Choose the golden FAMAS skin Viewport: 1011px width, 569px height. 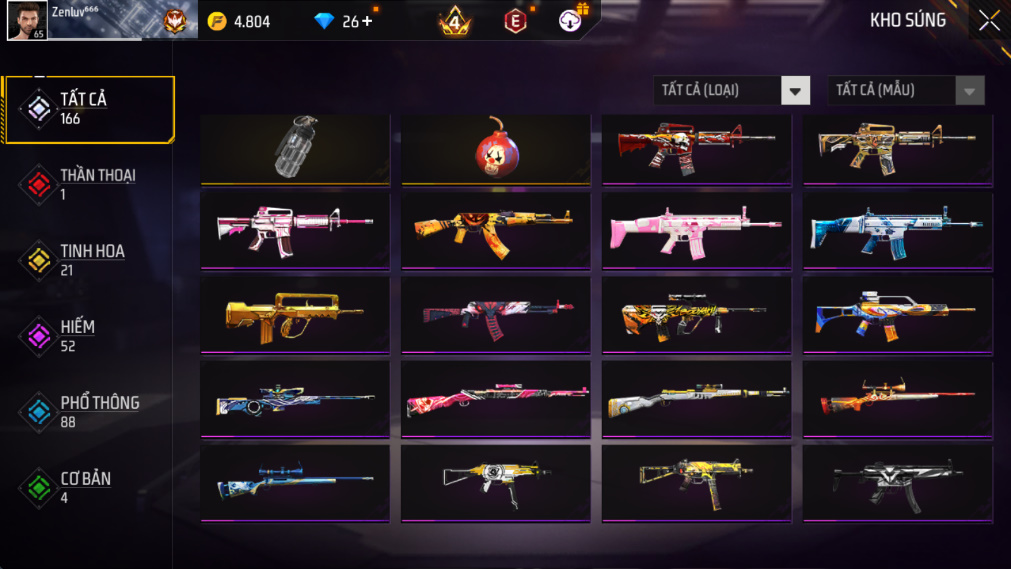point(295,314)
